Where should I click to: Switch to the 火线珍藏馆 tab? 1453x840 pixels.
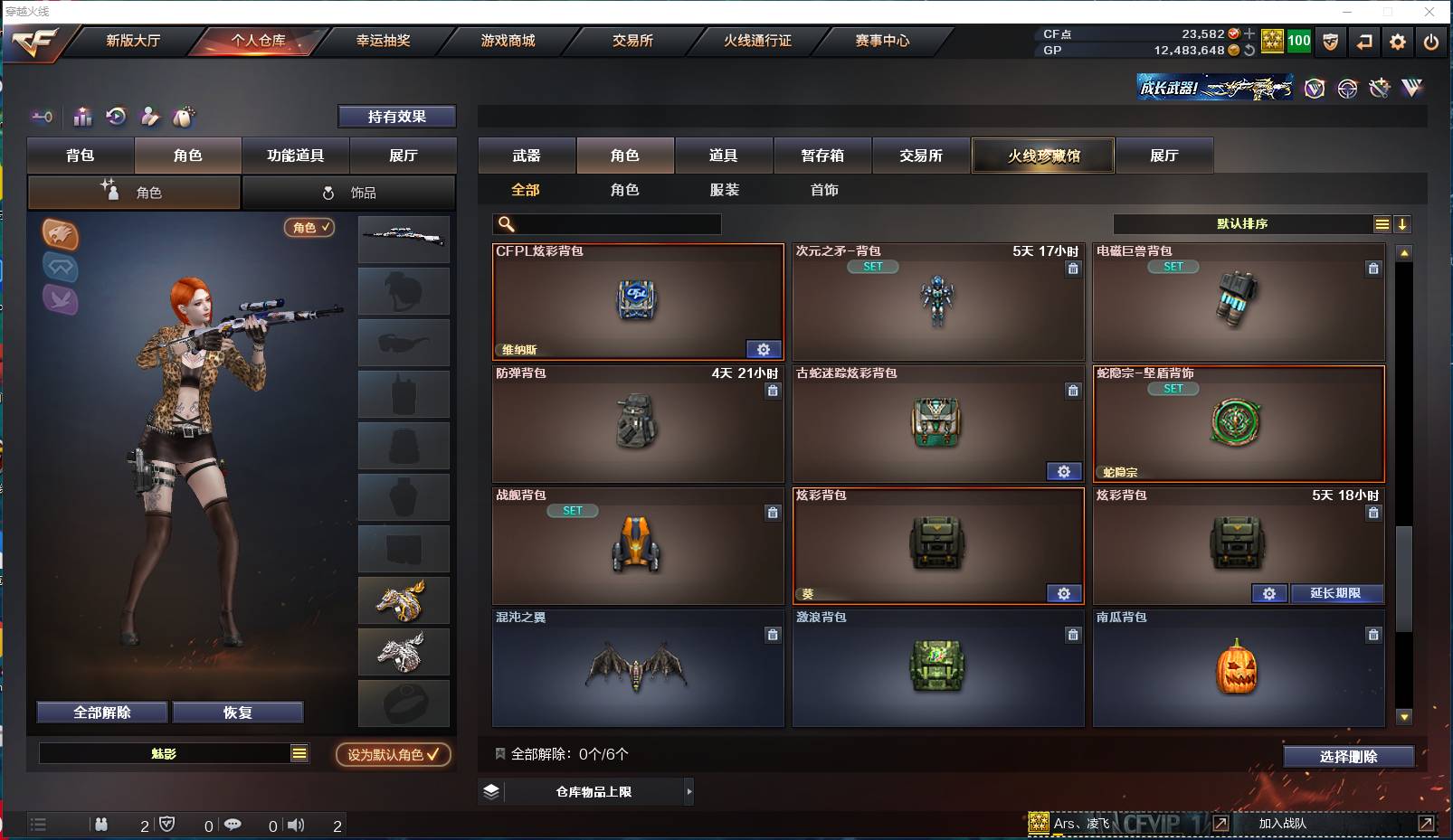(1042, 156)
